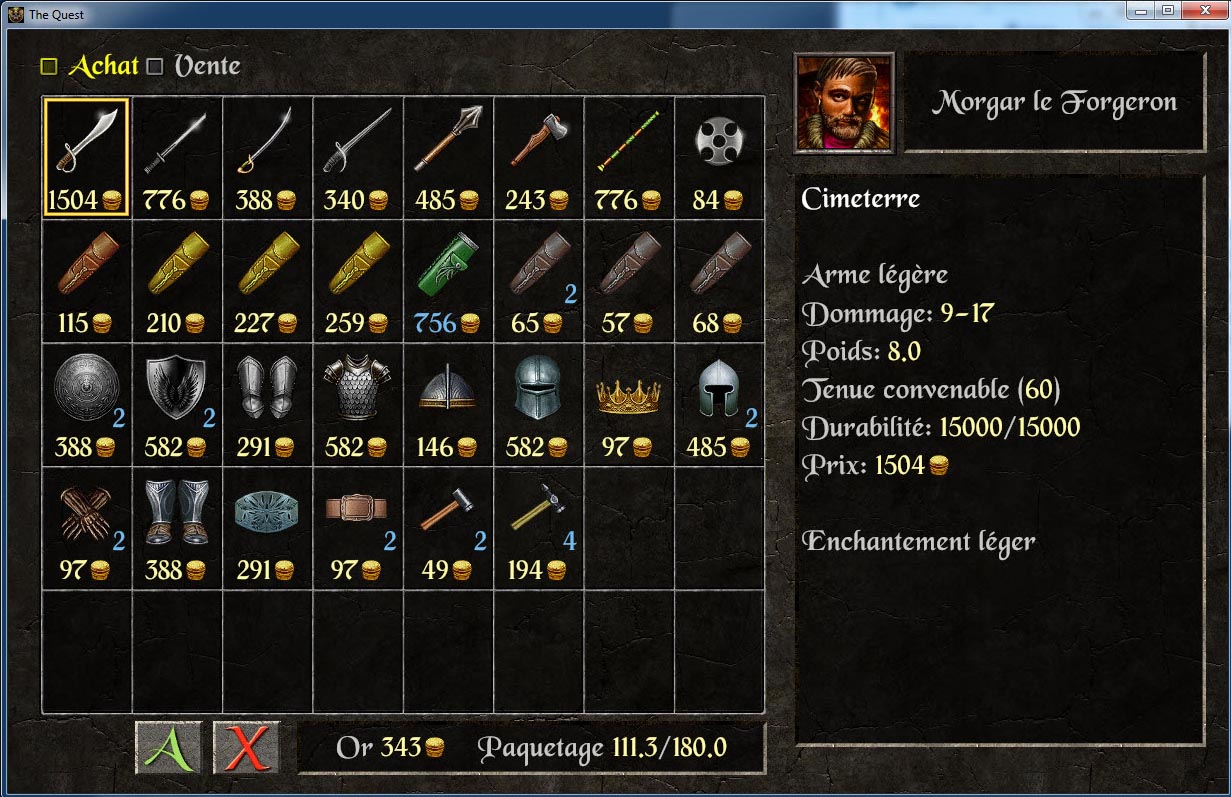Click the round buckler costing 84 gold
This screenshot has height=797, width=1231.
click(718, 156)
